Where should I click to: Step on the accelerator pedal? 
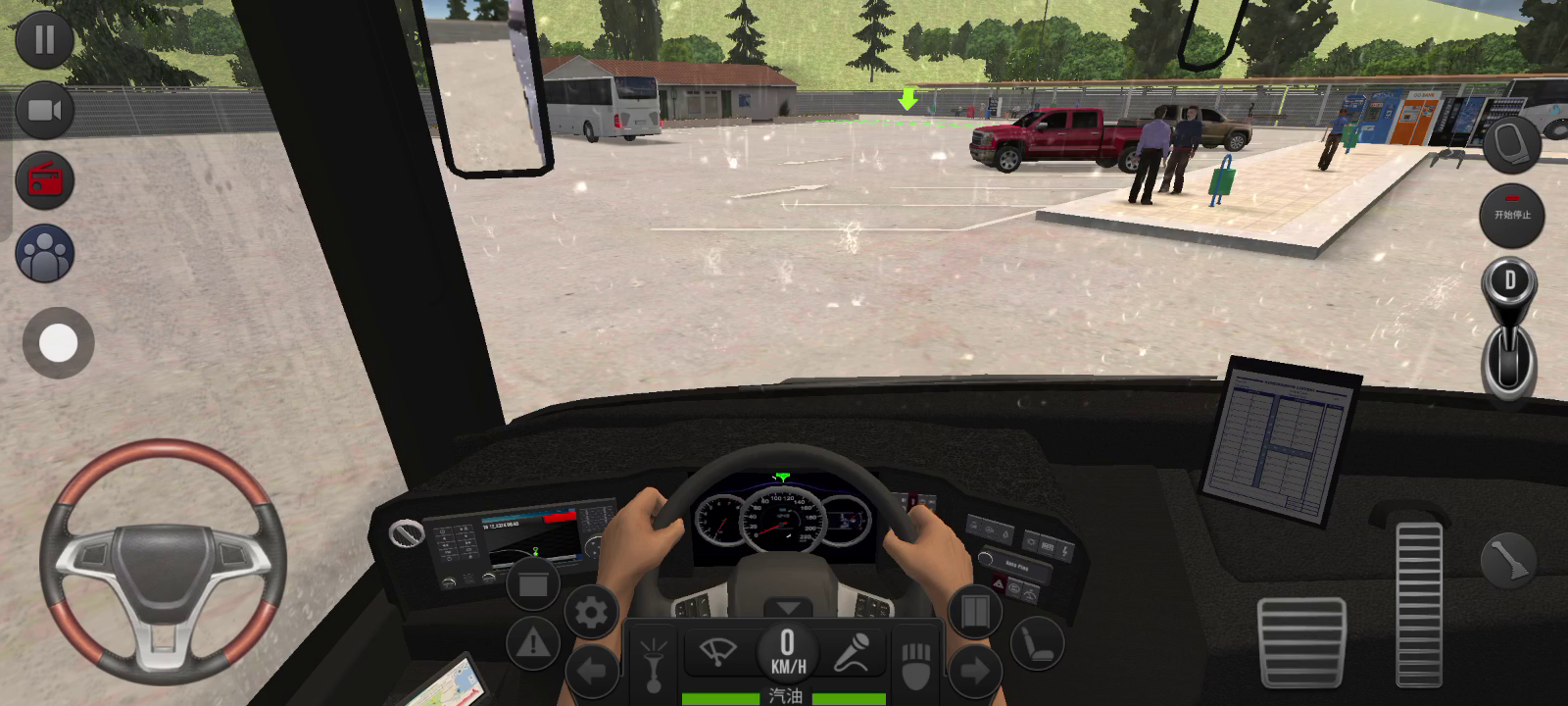click(1418, 603)
